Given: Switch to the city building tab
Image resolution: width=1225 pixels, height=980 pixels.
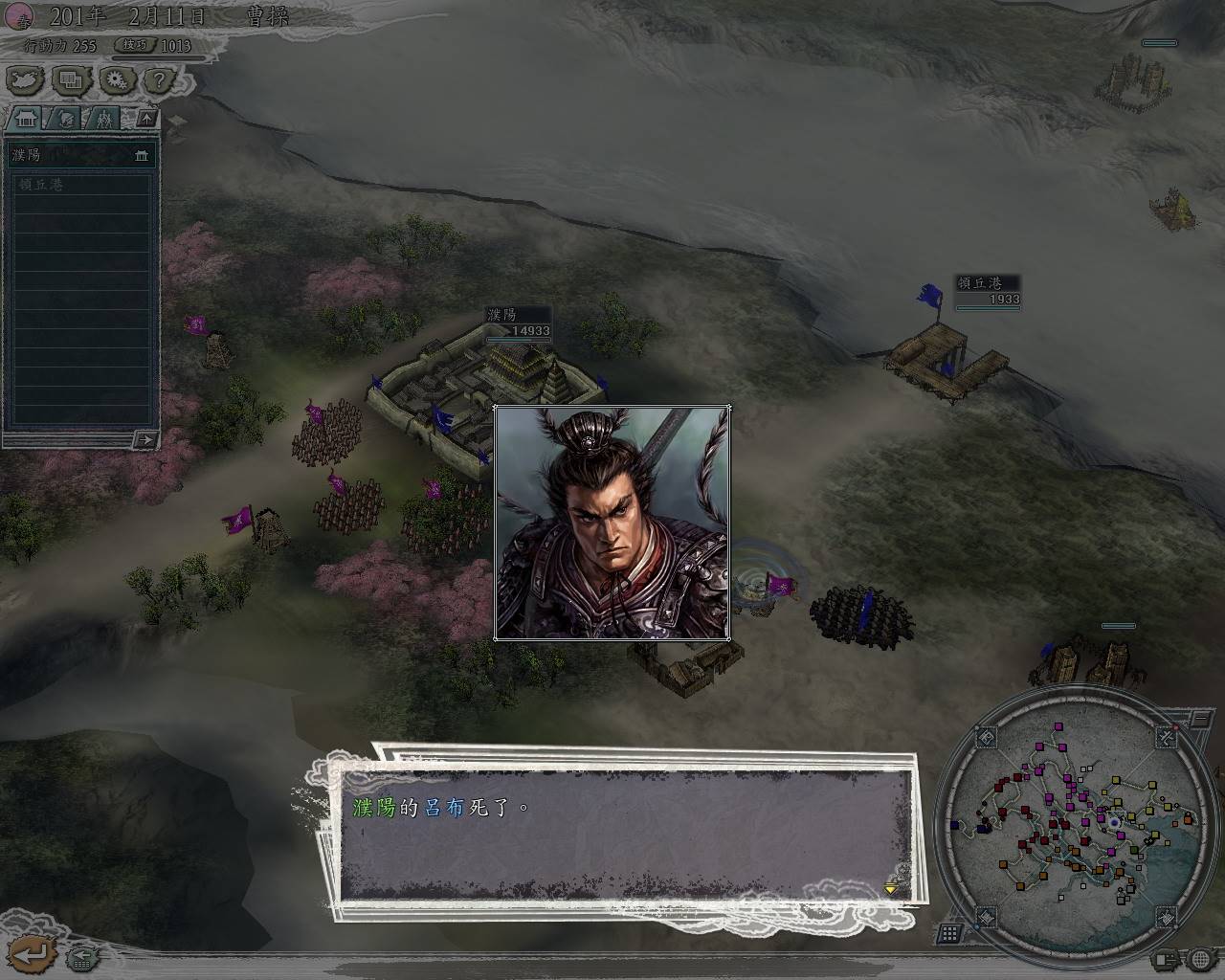Looking at the screenshot, I should (26, 119).
